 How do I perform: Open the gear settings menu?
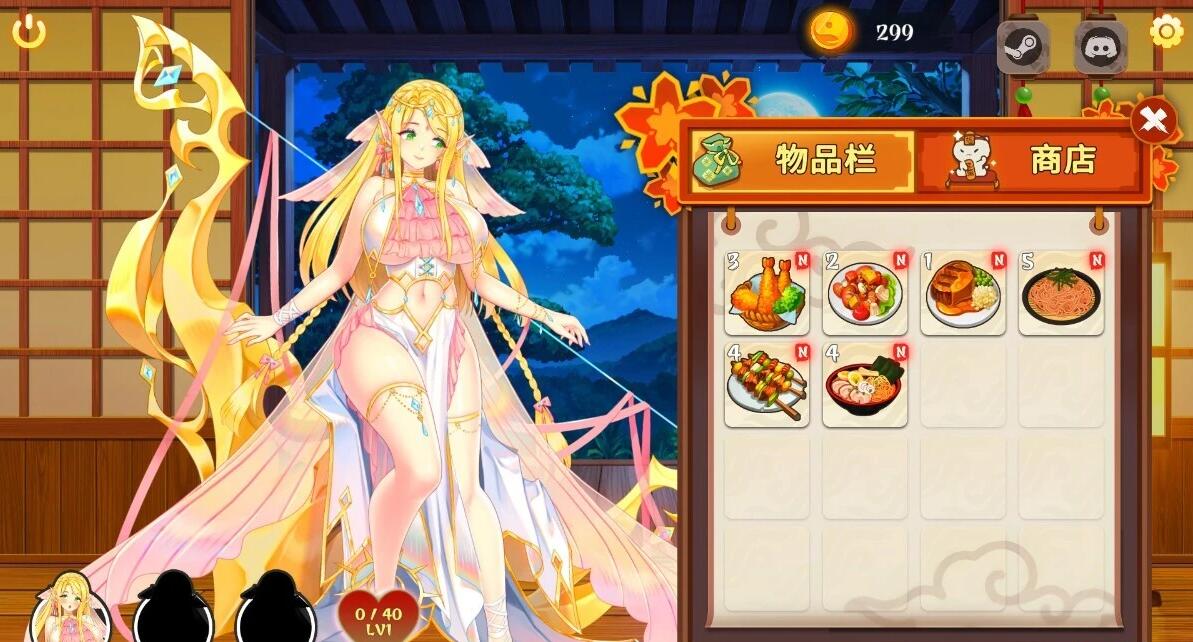pyautogui.click(x=1166, y=32)
